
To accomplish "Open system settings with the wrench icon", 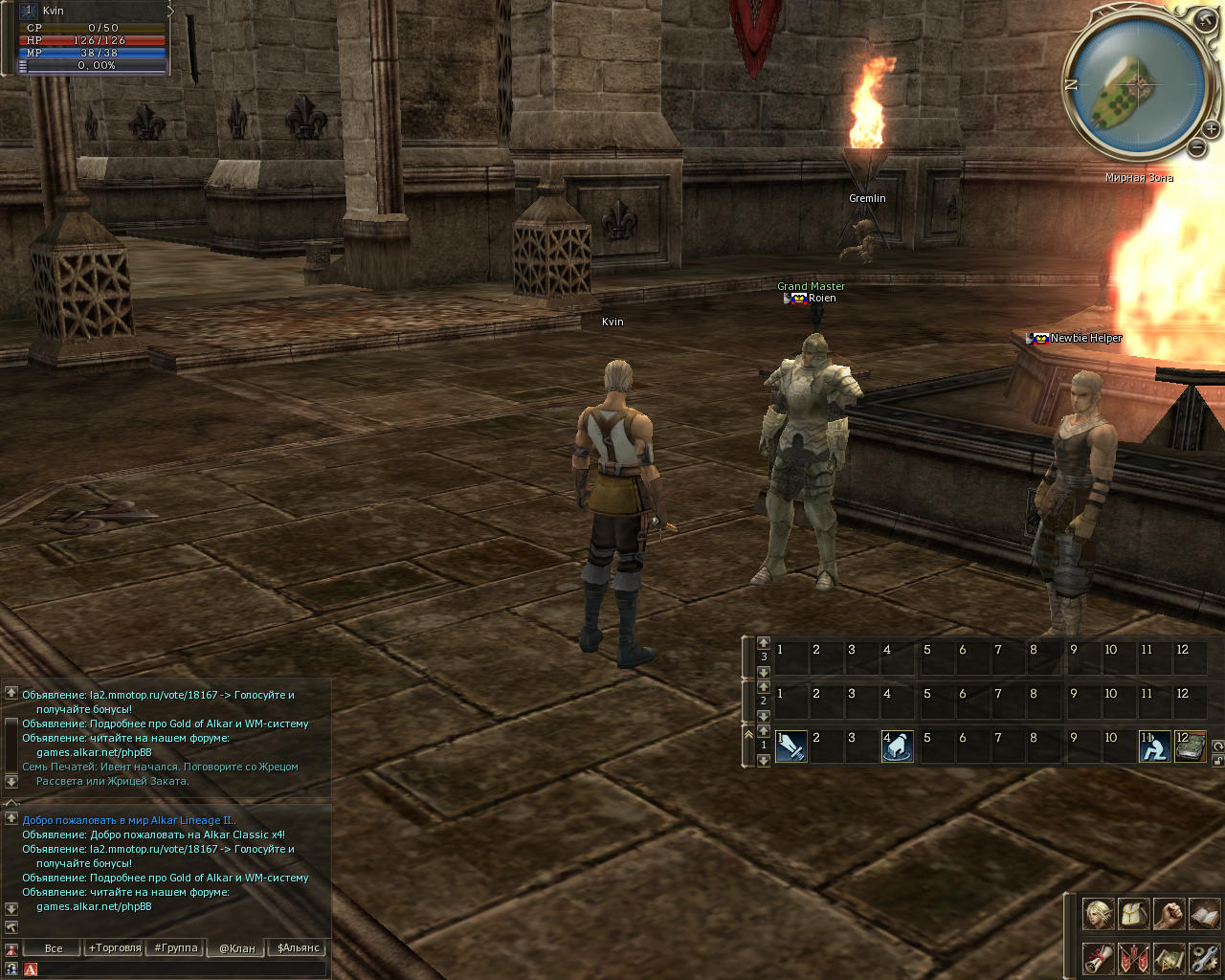I will 1204,957.
